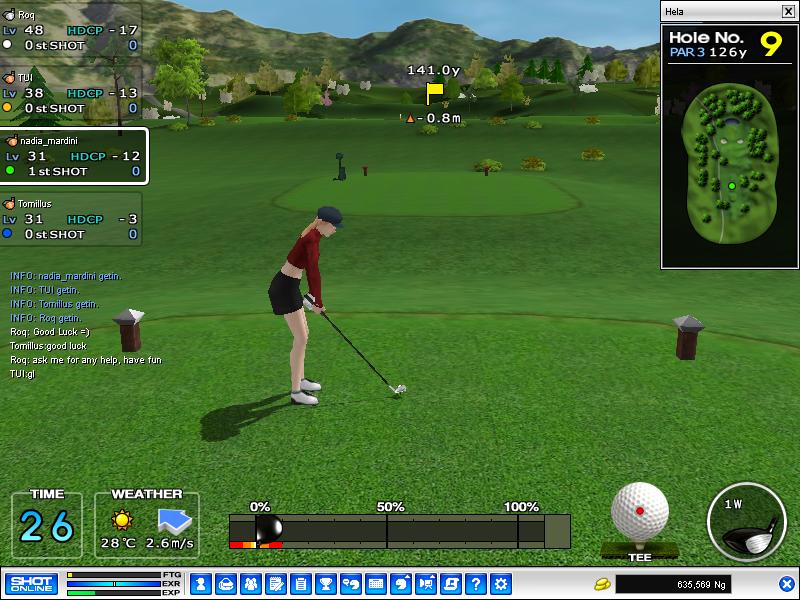This screenshot has height=600, width=800.
Task: Select player TUI in the player list
Action: (70, 92)
